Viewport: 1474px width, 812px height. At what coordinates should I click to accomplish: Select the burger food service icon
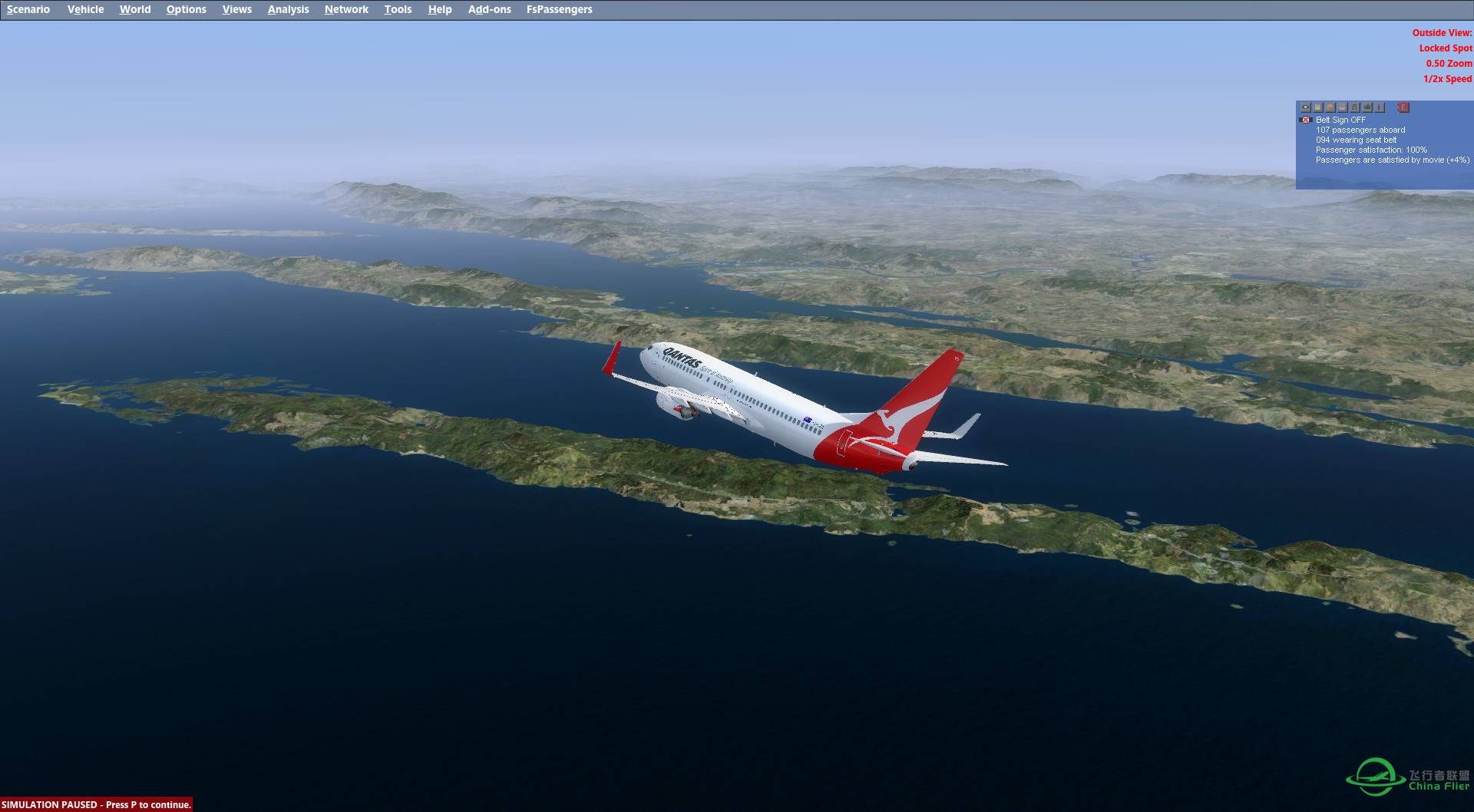pyautogui.click(x=1330, y=107)
